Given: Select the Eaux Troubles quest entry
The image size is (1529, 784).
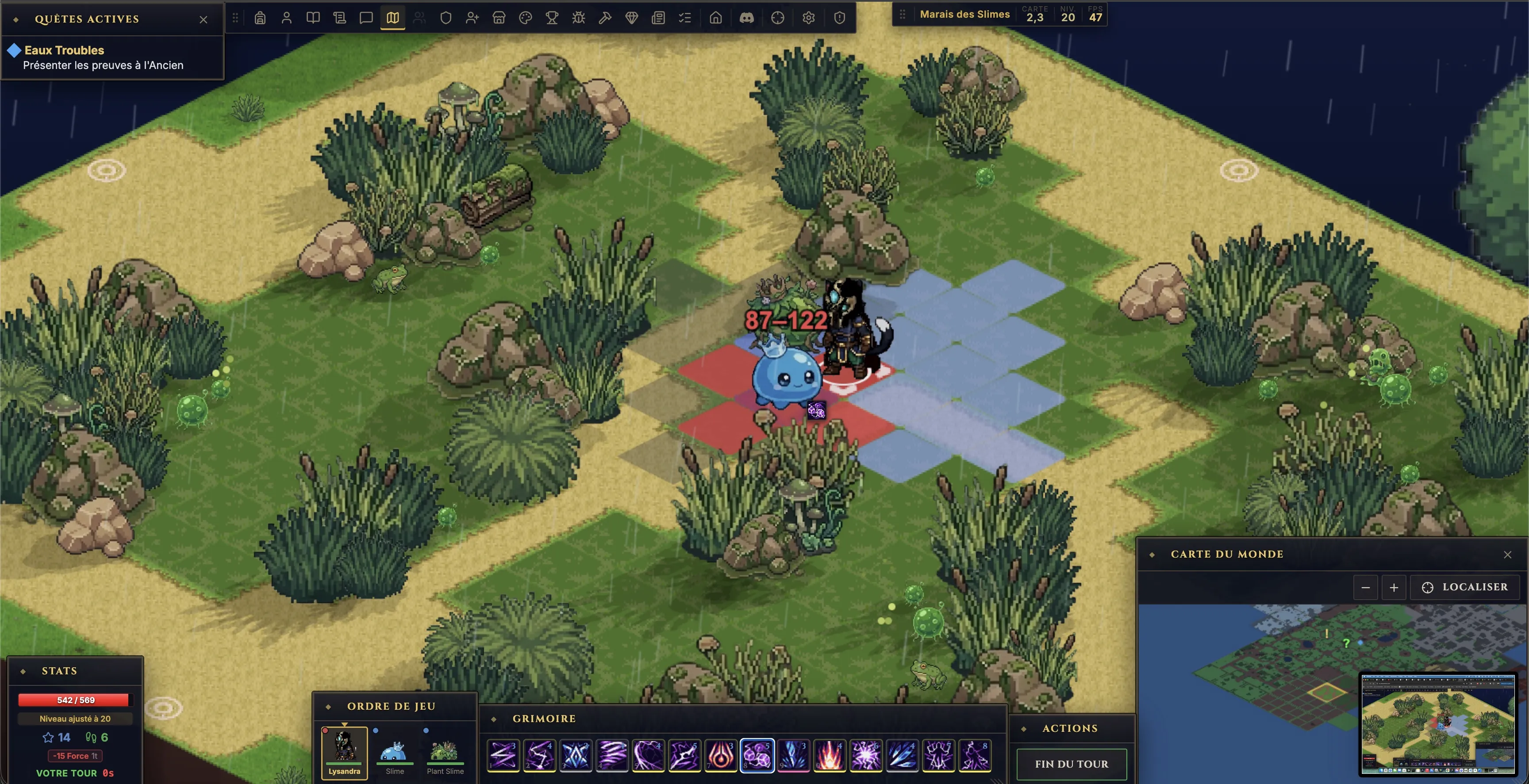Looking at the screenshot, I should (x=64, y=50).
